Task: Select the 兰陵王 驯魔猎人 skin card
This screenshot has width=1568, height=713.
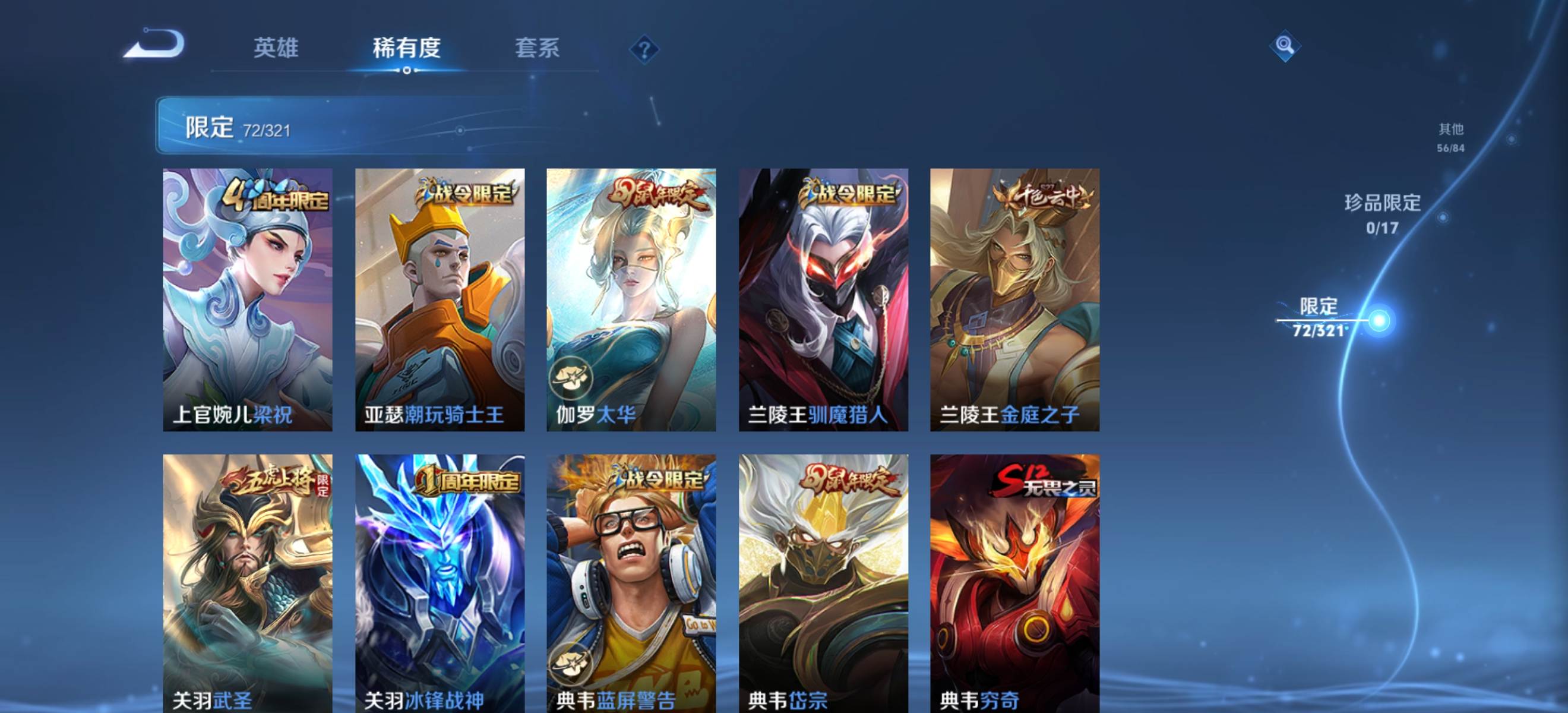Action: 823,299
